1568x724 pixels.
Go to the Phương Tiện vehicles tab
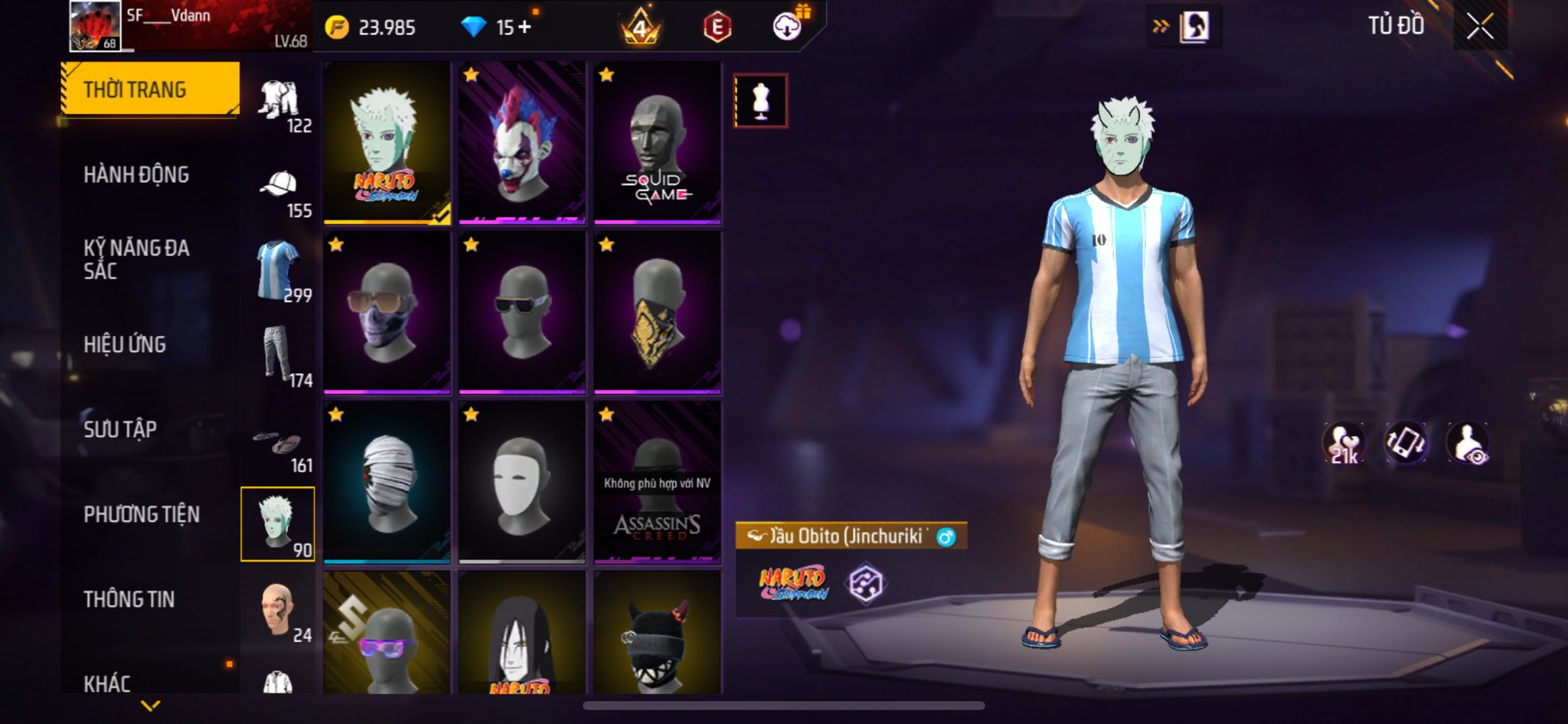[142, 514]
